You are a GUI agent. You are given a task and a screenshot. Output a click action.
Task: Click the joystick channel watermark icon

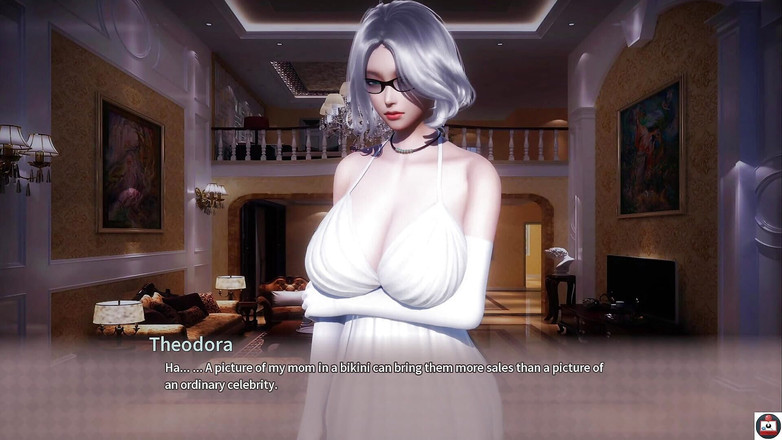point(767,425)
